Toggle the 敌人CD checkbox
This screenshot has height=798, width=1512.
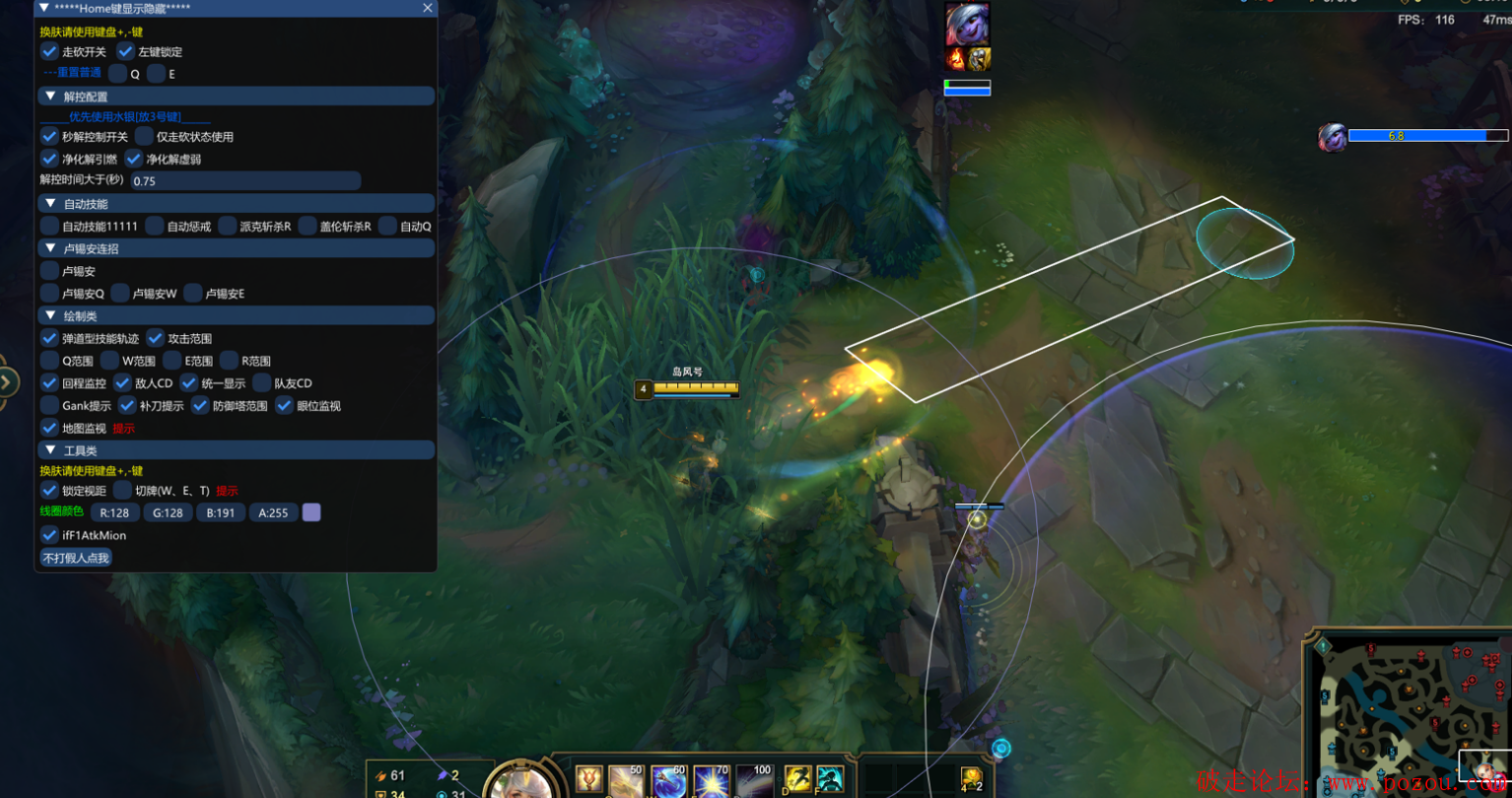pyautogui.click(x=122, y=382)
